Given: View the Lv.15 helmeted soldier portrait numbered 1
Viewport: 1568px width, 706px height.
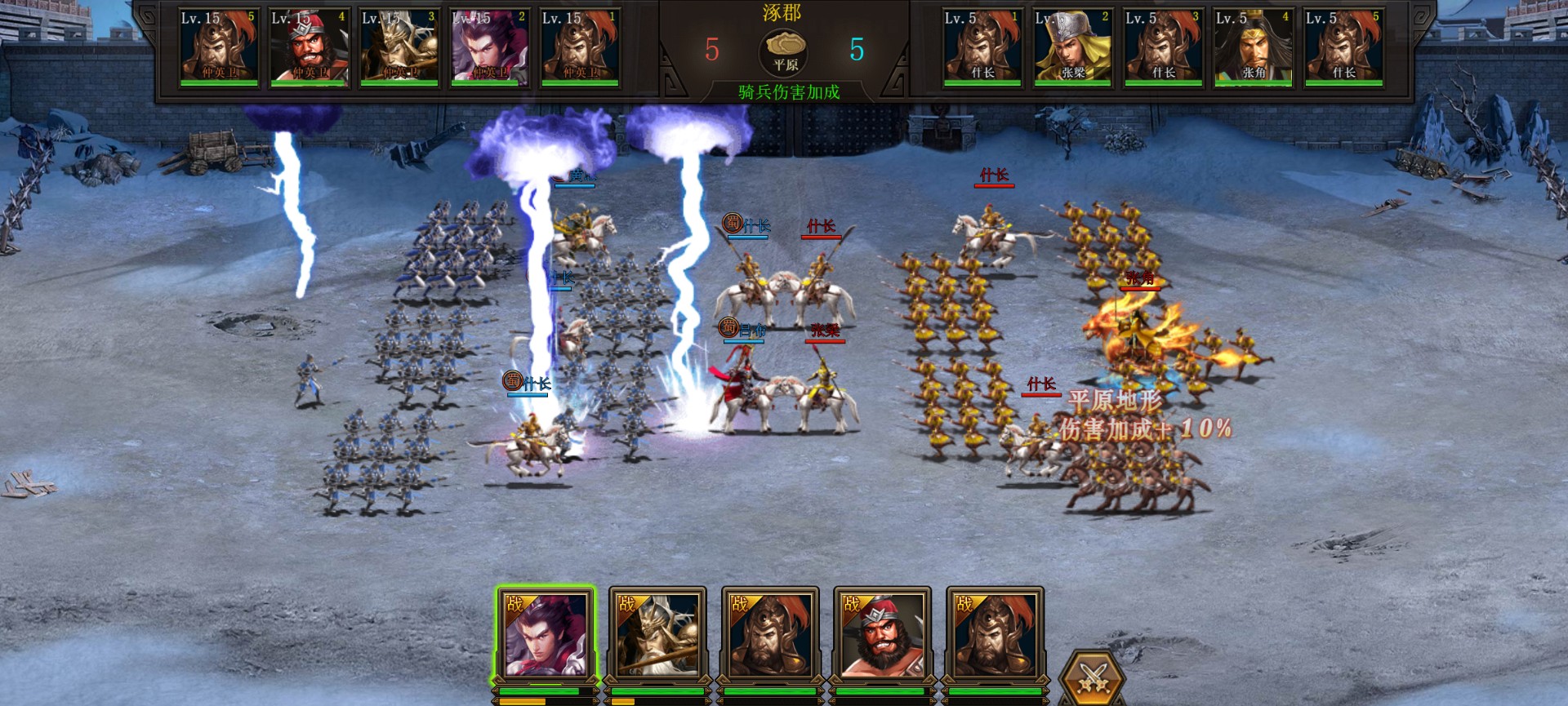Looking at the screenshot, I should tap(580, 47).
